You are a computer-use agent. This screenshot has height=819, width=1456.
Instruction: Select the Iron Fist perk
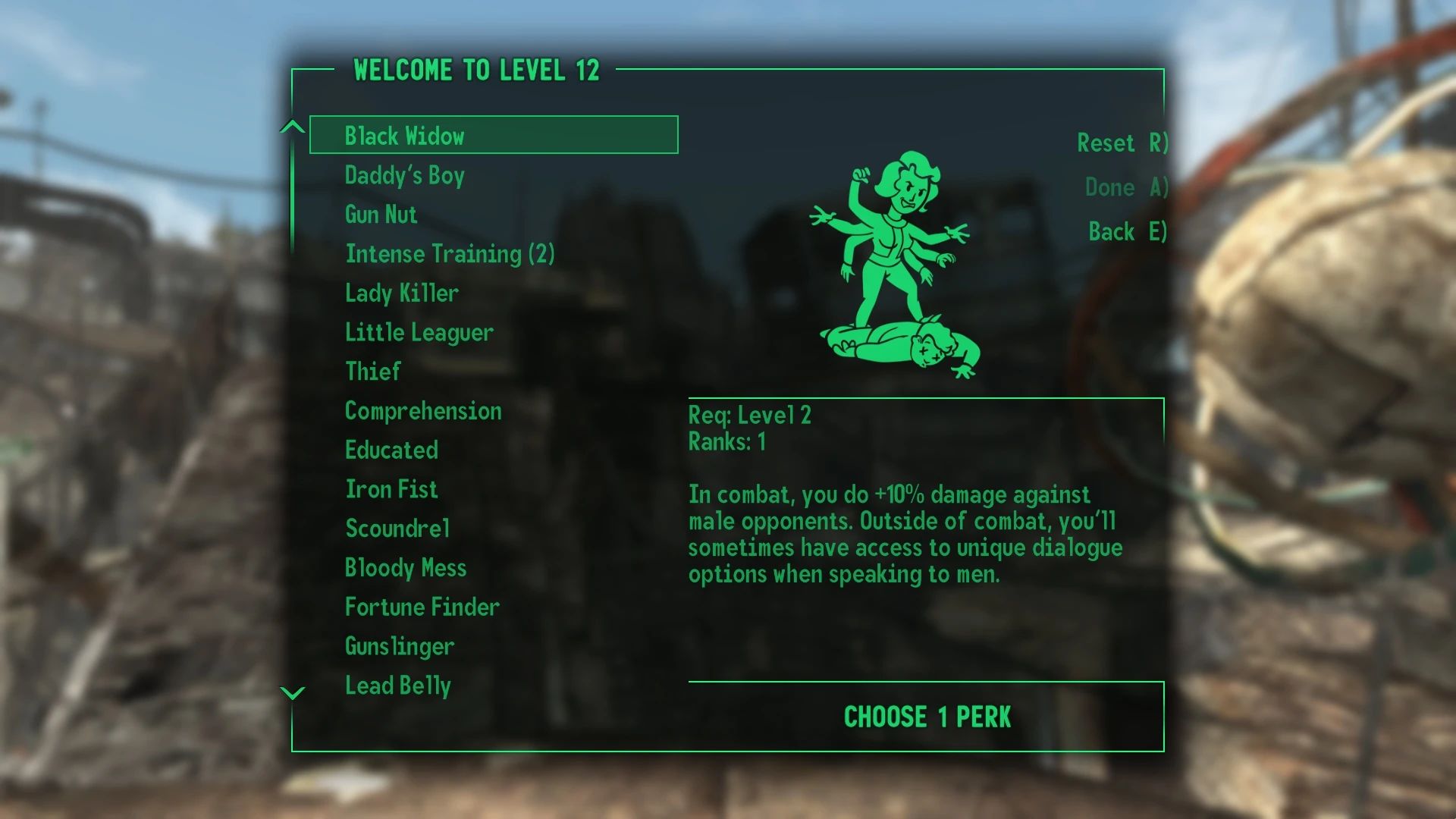click(391, 489)
